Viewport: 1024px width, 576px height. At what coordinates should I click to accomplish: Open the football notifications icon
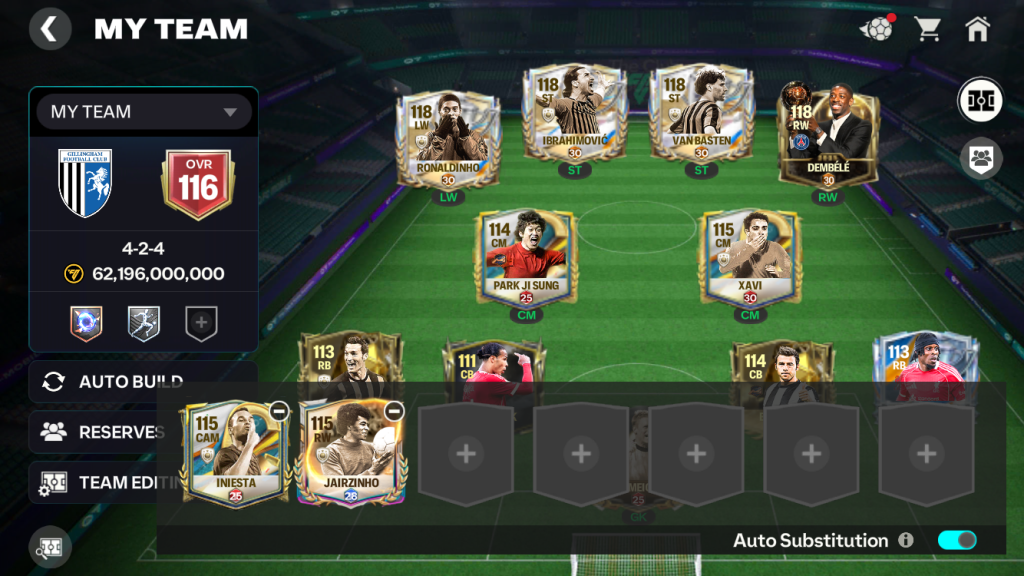point(876,29)
